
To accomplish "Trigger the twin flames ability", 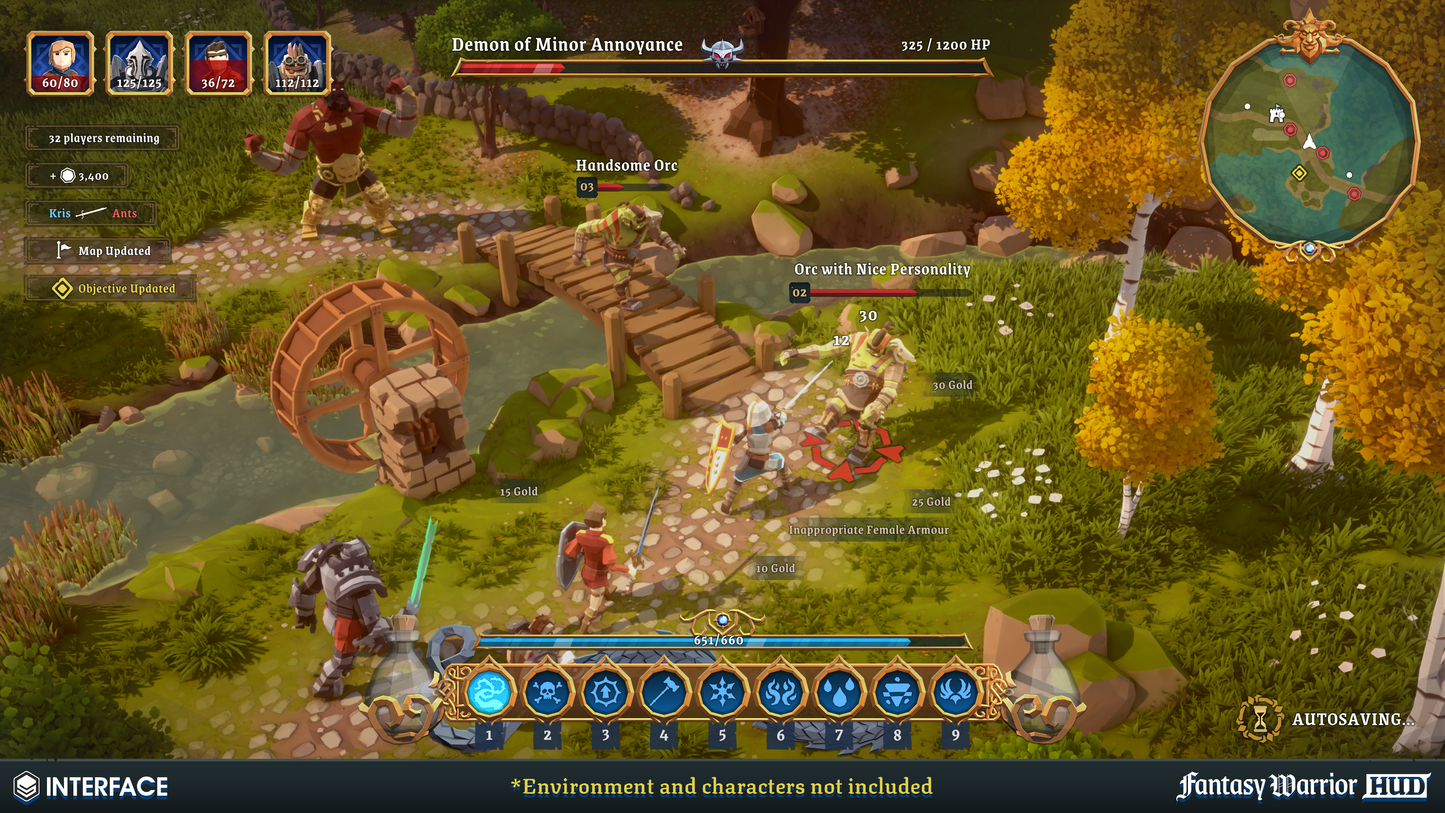I will pos(780,691).
